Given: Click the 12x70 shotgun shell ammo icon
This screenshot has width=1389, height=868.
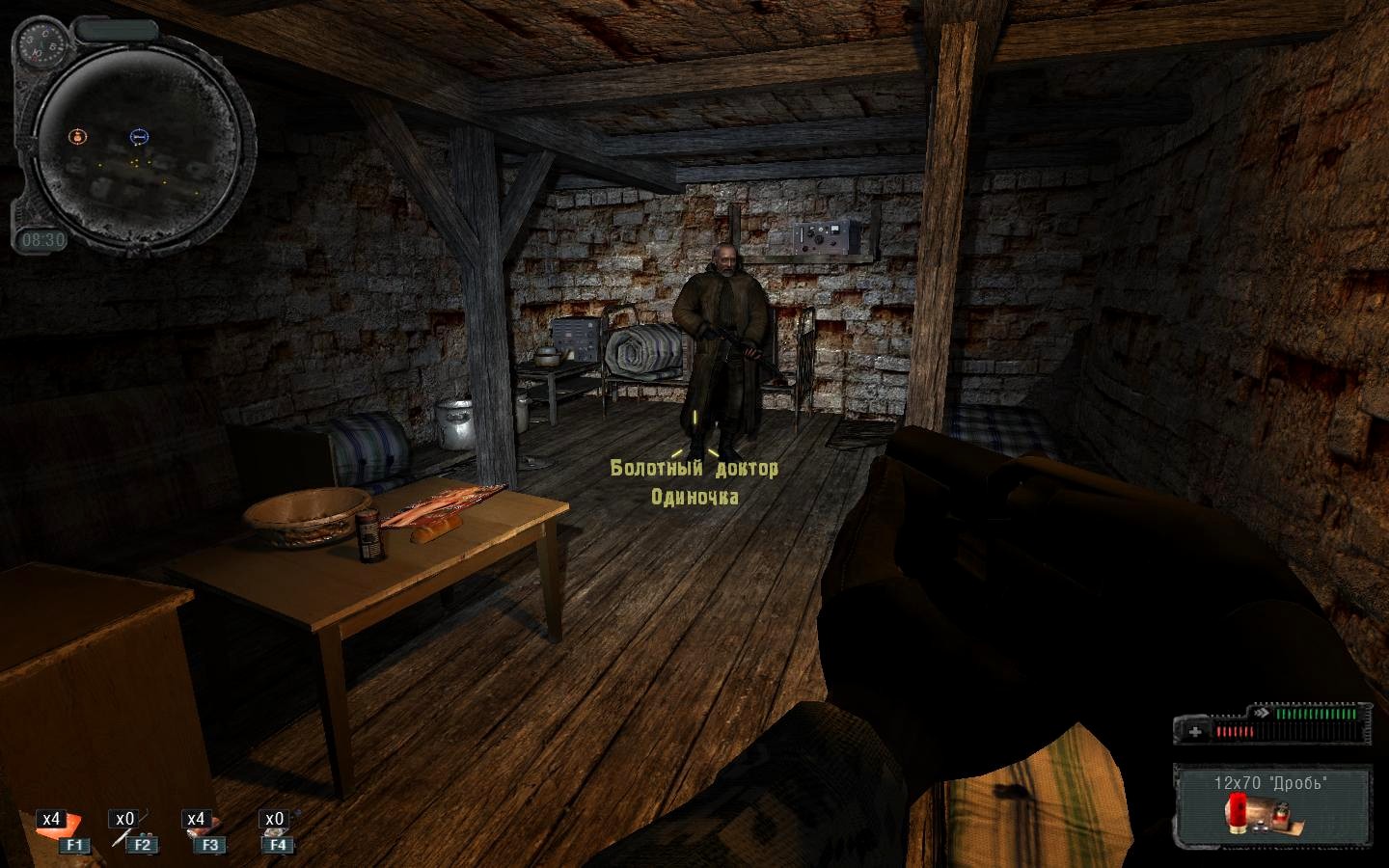Looking at the screenshot, I should coord(1237,811).
